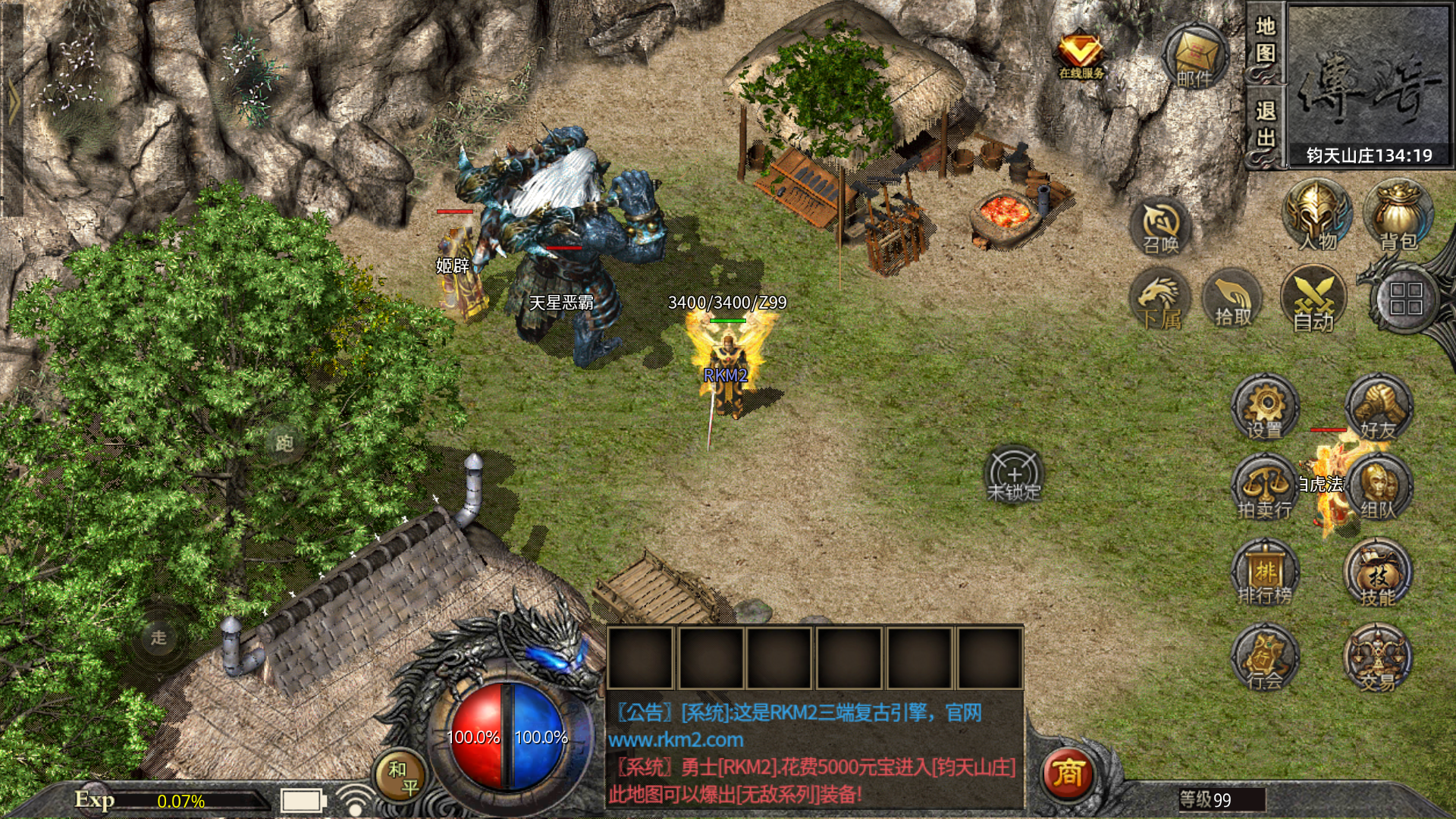Toggle the 和平 peace attack mode
Image resolution: width=1456 pixels, height=819 pixels.
400,778
